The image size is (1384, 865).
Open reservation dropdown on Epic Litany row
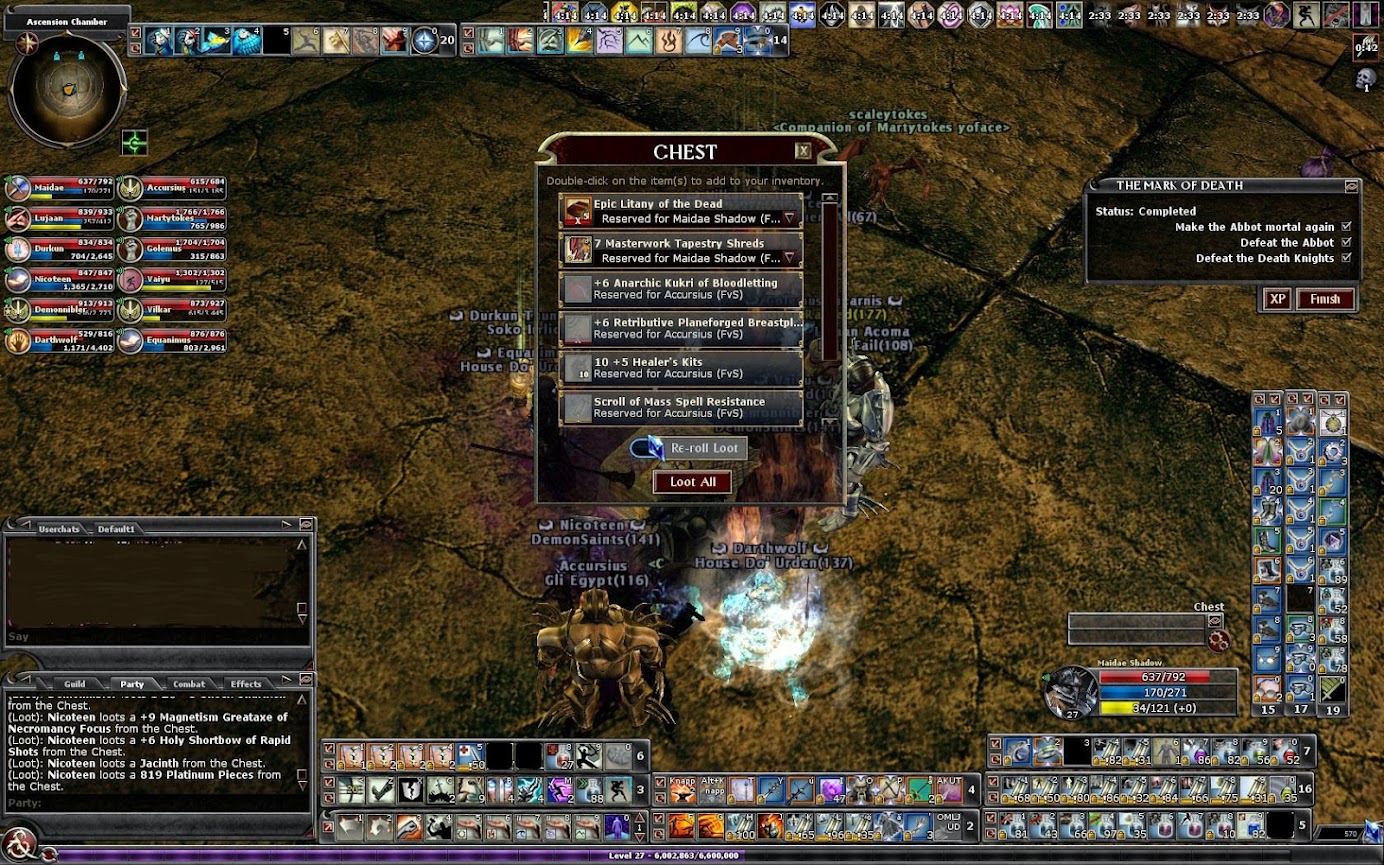pos(789,218)
